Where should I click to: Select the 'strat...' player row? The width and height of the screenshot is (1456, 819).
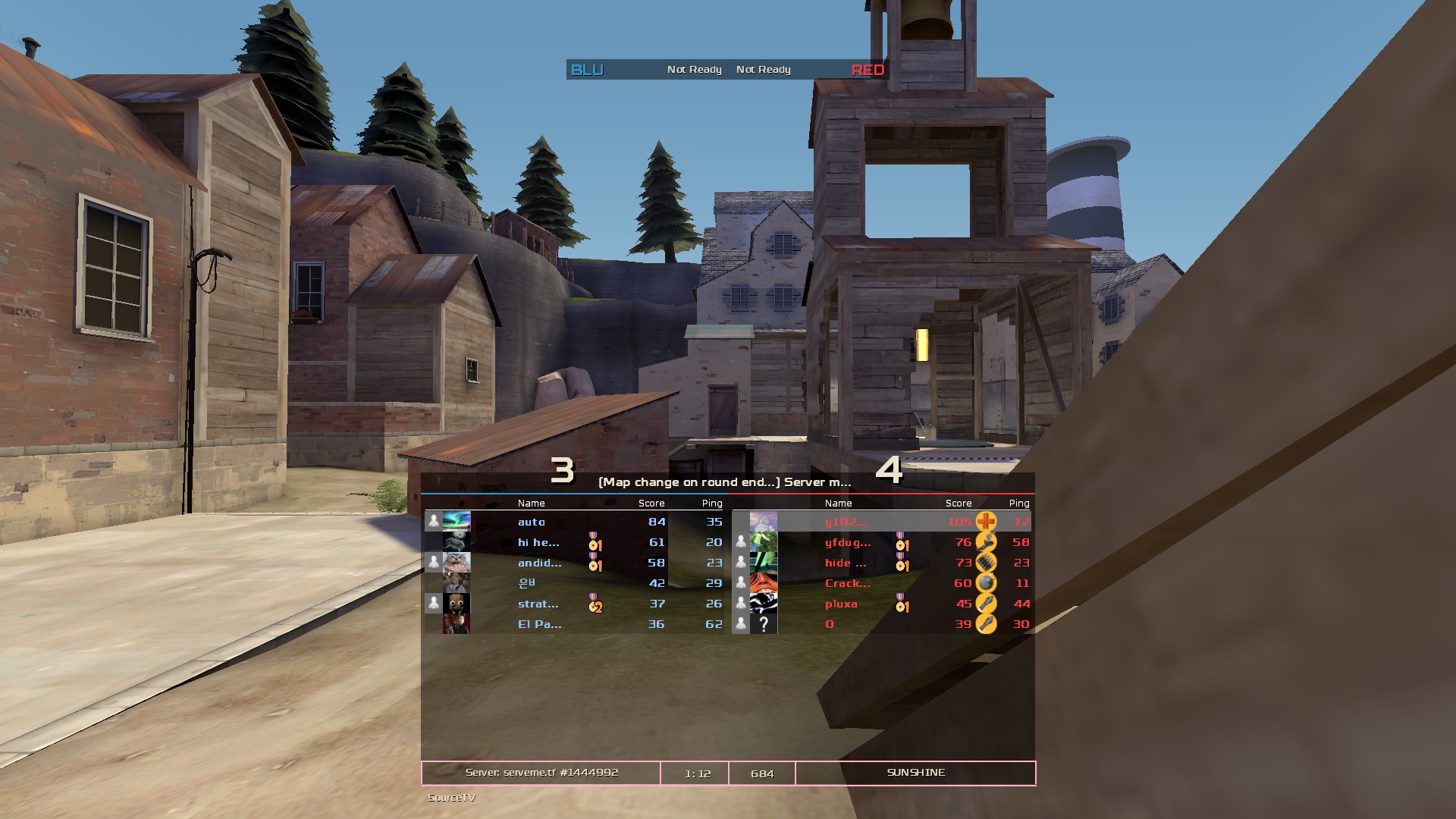tap(538, 604)
